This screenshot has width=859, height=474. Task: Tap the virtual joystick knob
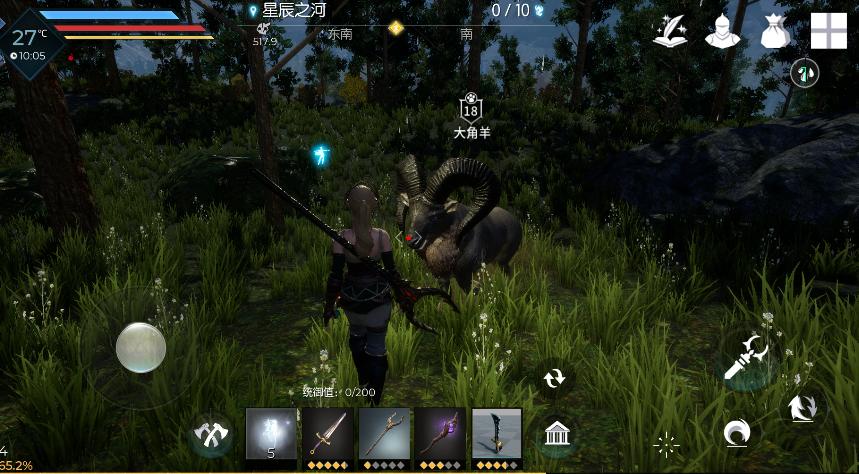point(140,348)
